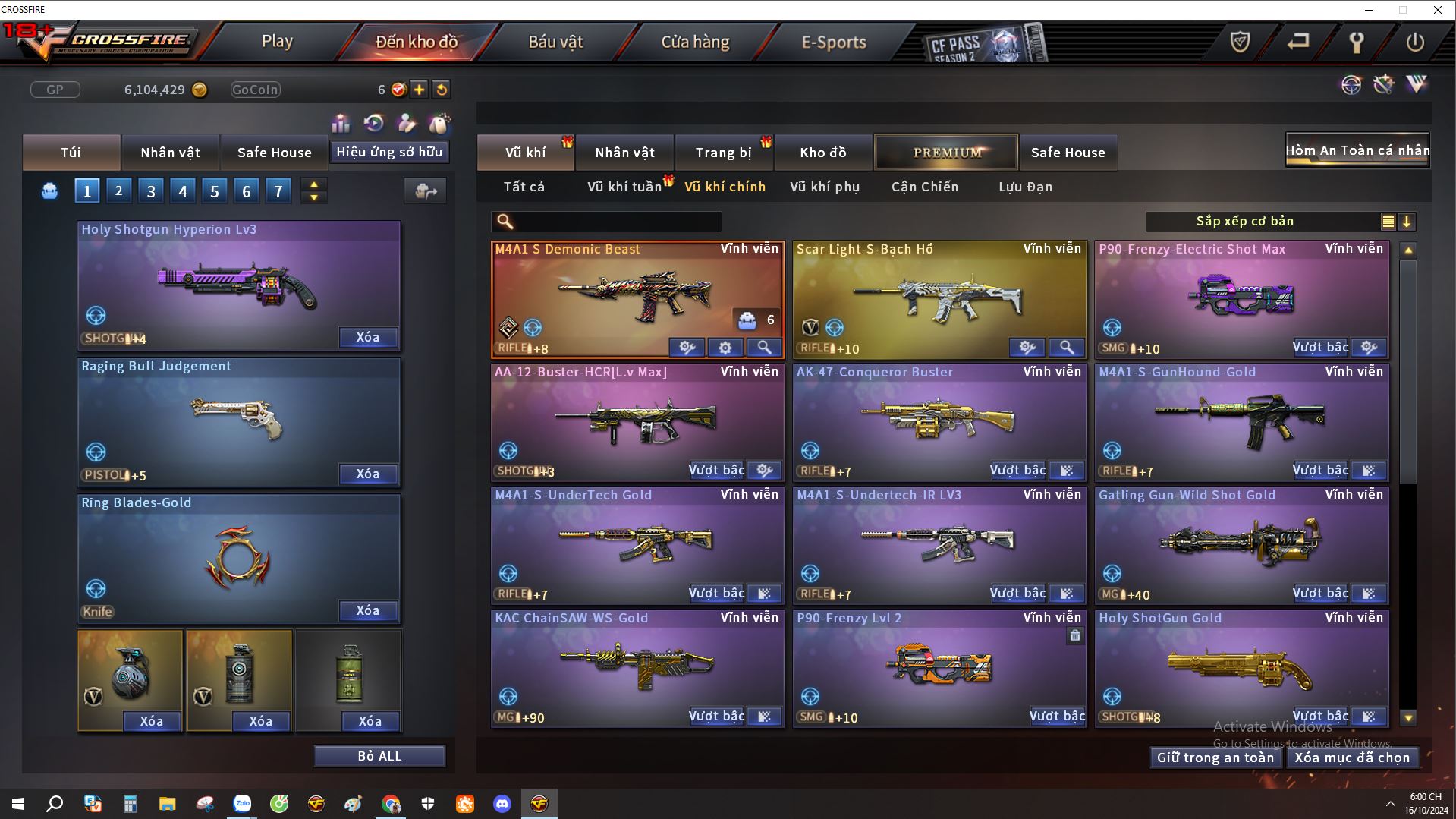Filter by Vũ khí phụ weapons
This screenshot has width=1456, height=819.
click(825, 187)
